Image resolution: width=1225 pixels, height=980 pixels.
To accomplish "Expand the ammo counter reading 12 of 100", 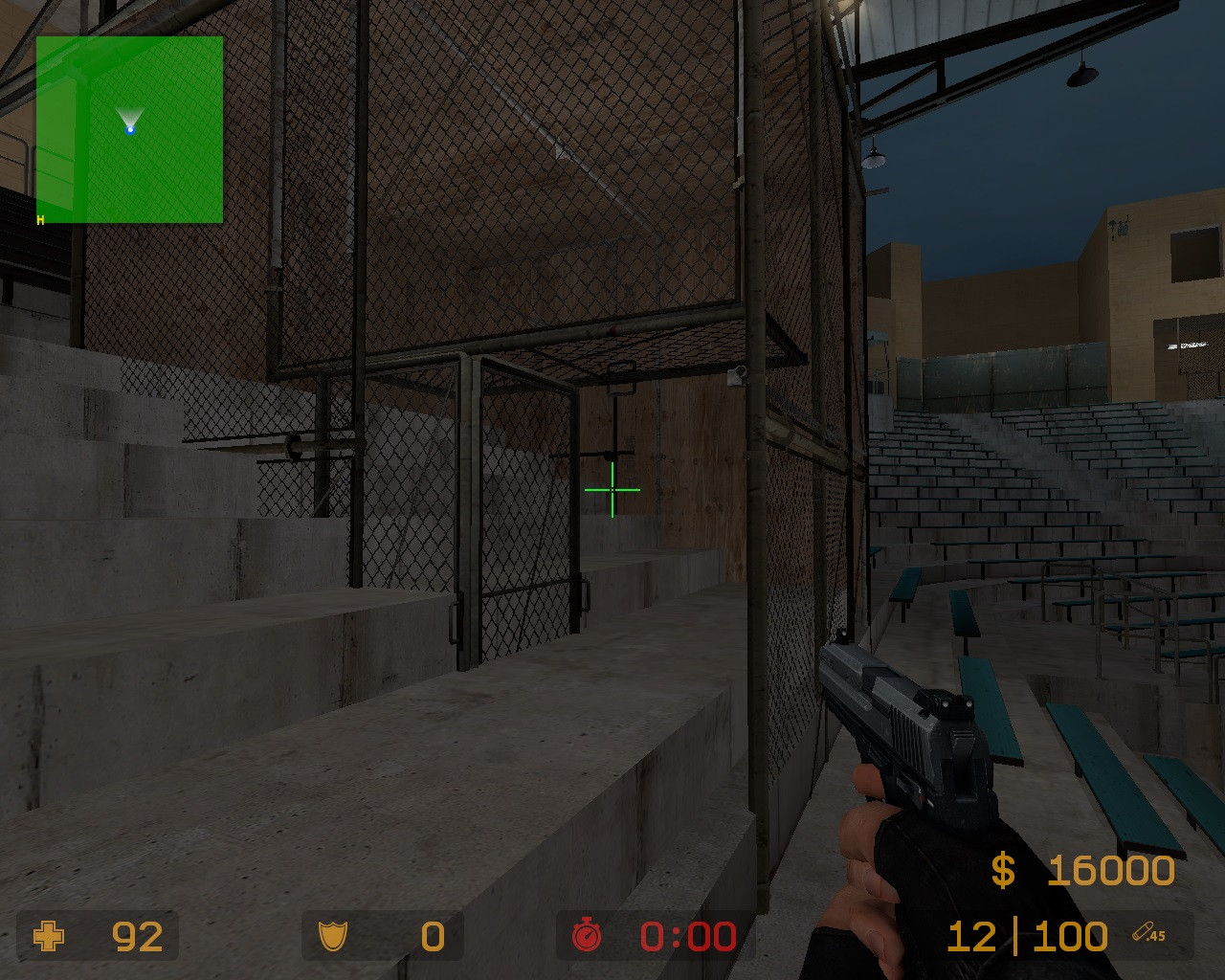I will tap(1026, 936).
